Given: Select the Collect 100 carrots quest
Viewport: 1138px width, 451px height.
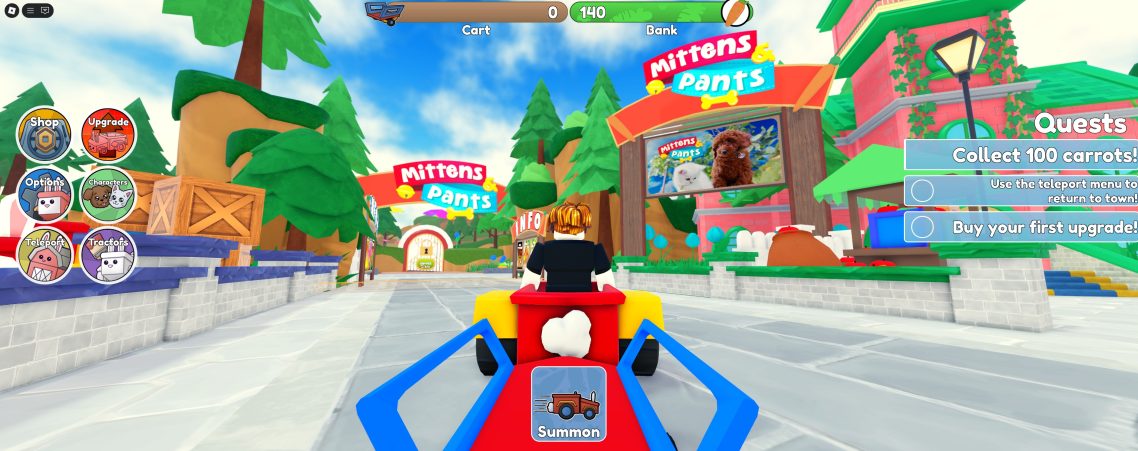Looking at the screenshot, I should click(1021, 155).
